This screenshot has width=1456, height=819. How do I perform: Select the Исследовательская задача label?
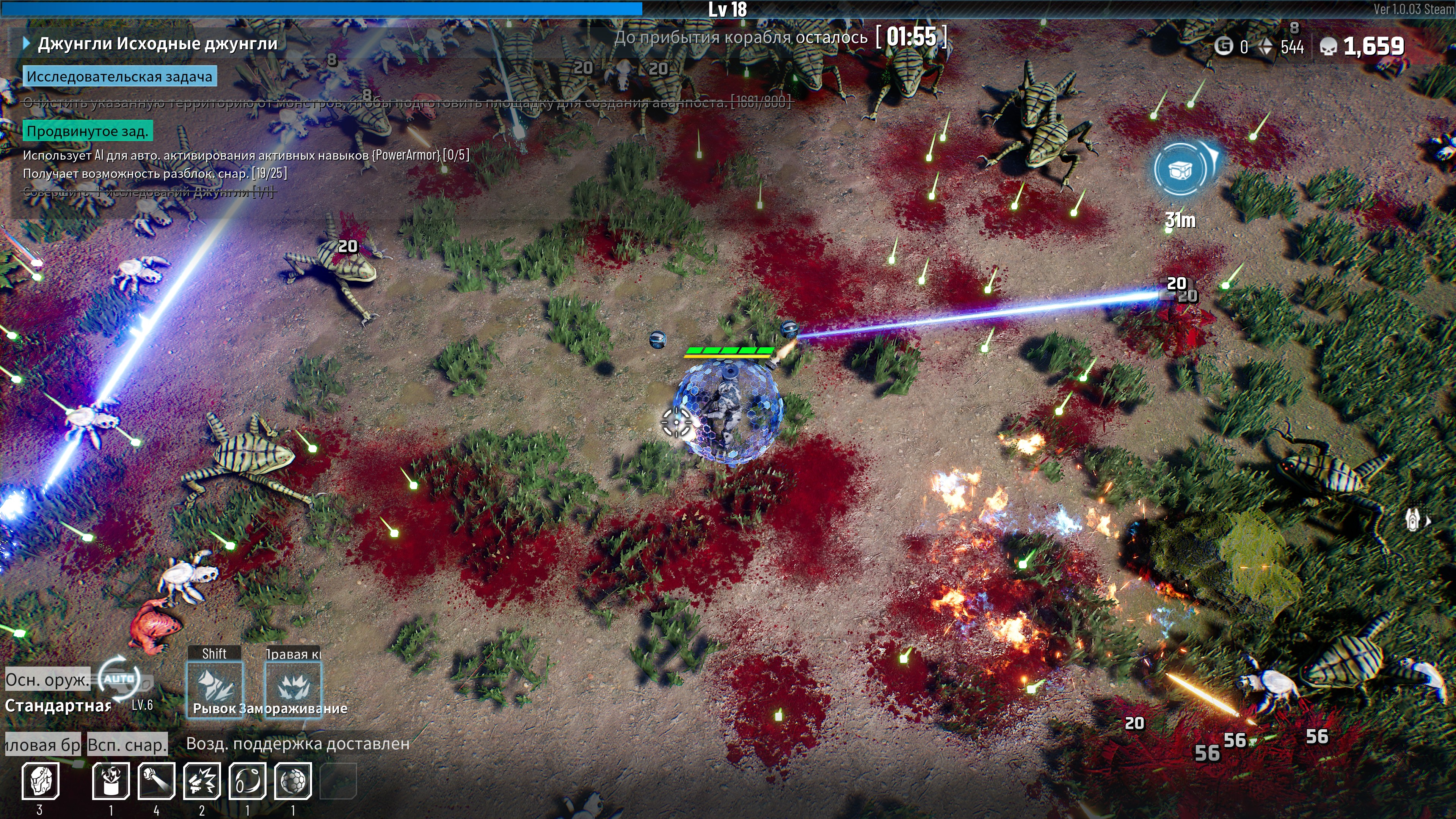tap(119, 77)
